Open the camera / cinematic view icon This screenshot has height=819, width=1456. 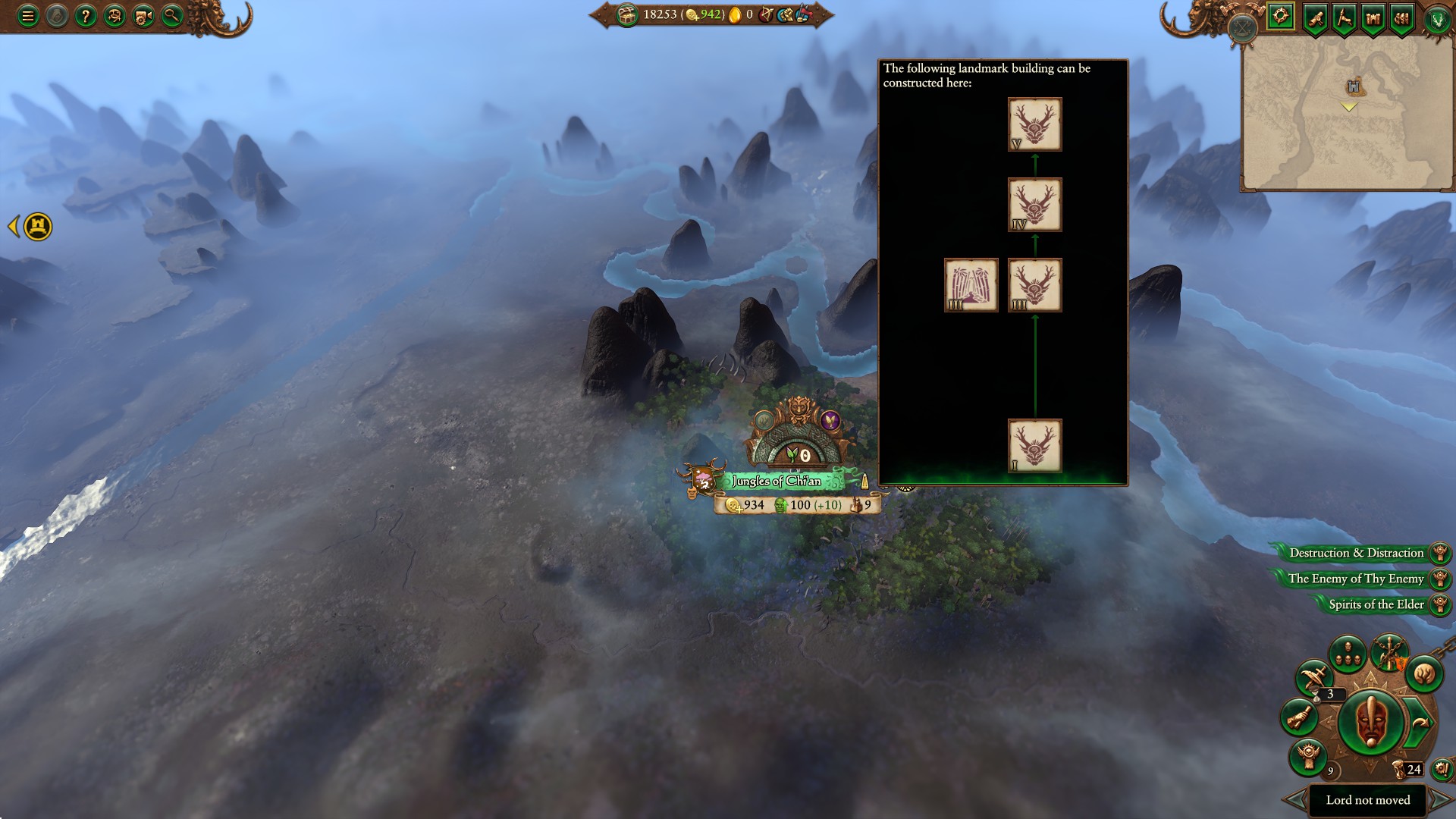[142, 16]
